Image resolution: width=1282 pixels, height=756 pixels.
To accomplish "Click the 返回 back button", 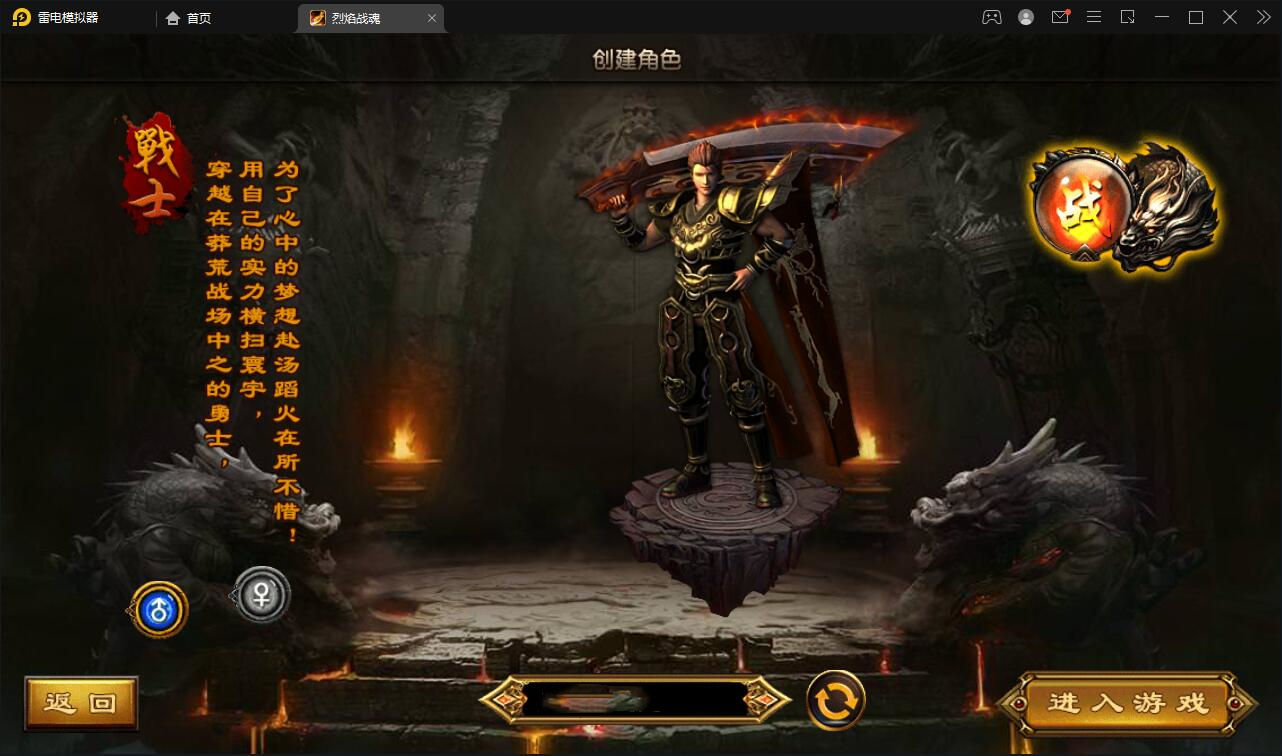I will coord(81,703).
